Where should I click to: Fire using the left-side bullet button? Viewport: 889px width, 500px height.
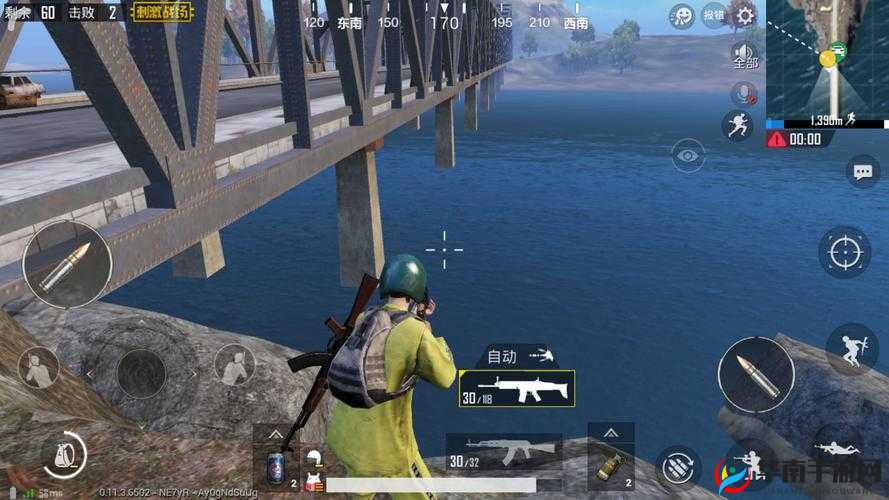coord(67,263)
